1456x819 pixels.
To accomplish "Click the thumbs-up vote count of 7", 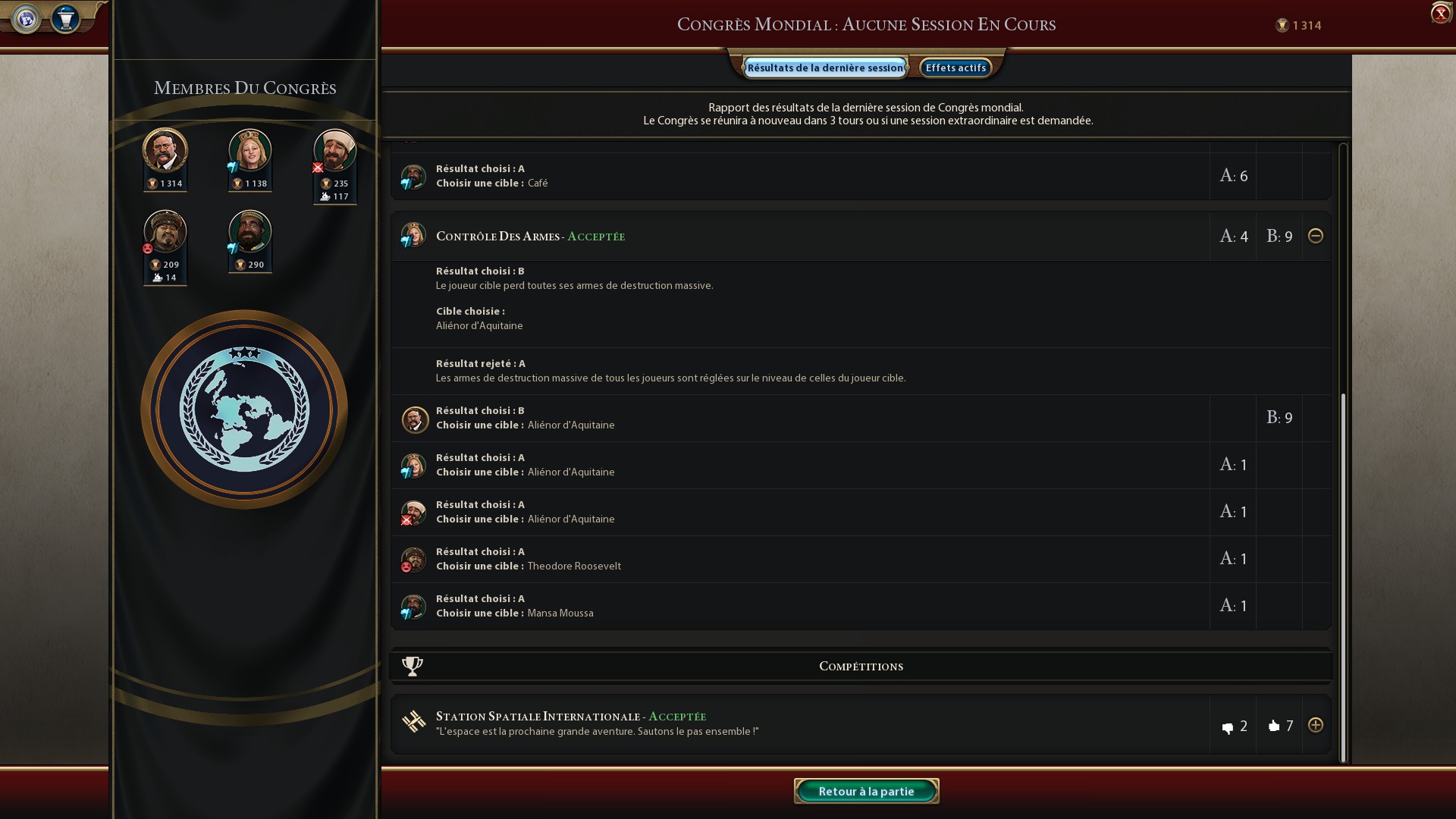I will pyautogui.click(x=1281, y=725).
